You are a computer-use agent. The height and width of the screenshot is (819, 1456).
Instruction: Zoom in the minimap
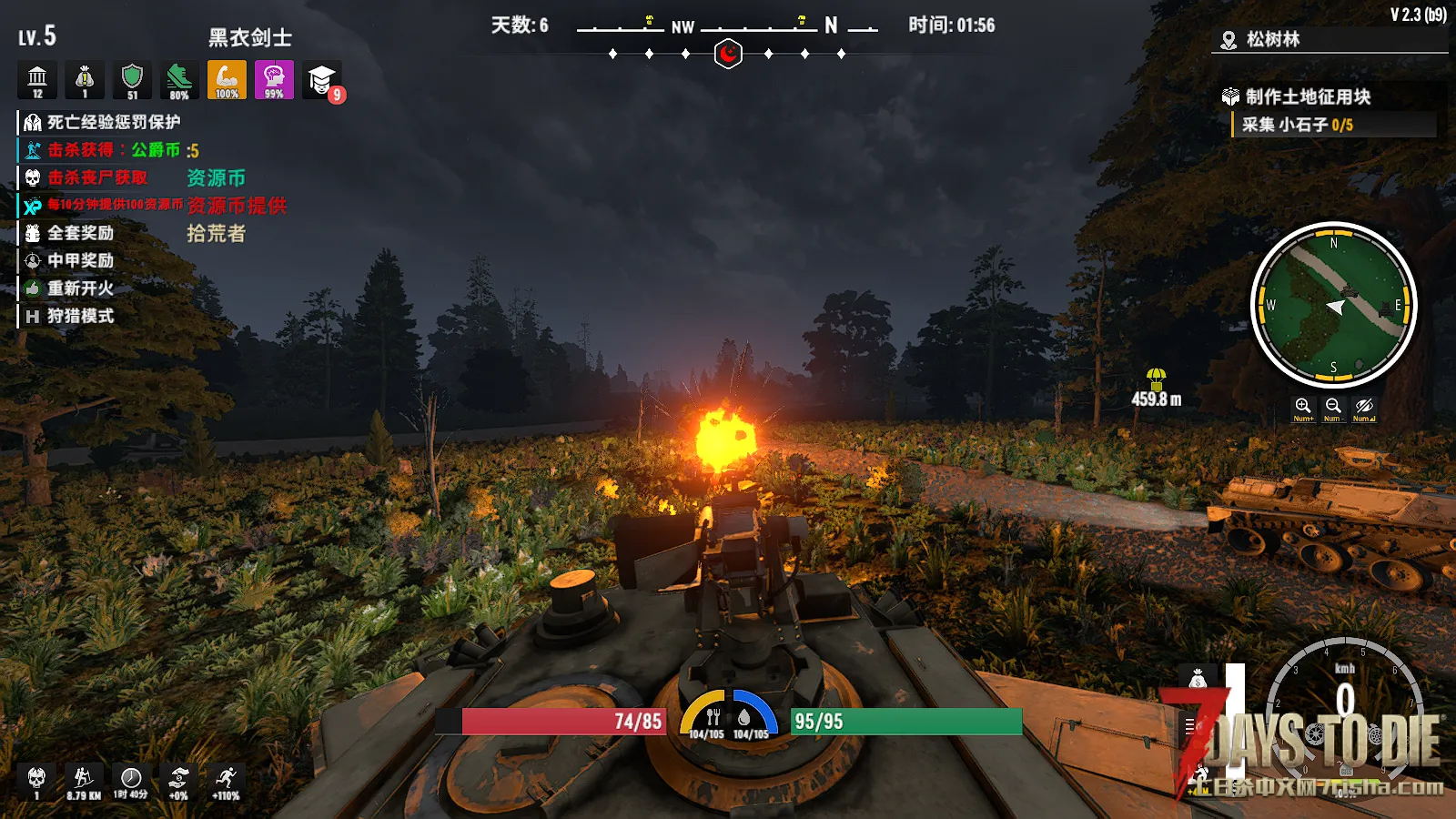click(1303, 407)
